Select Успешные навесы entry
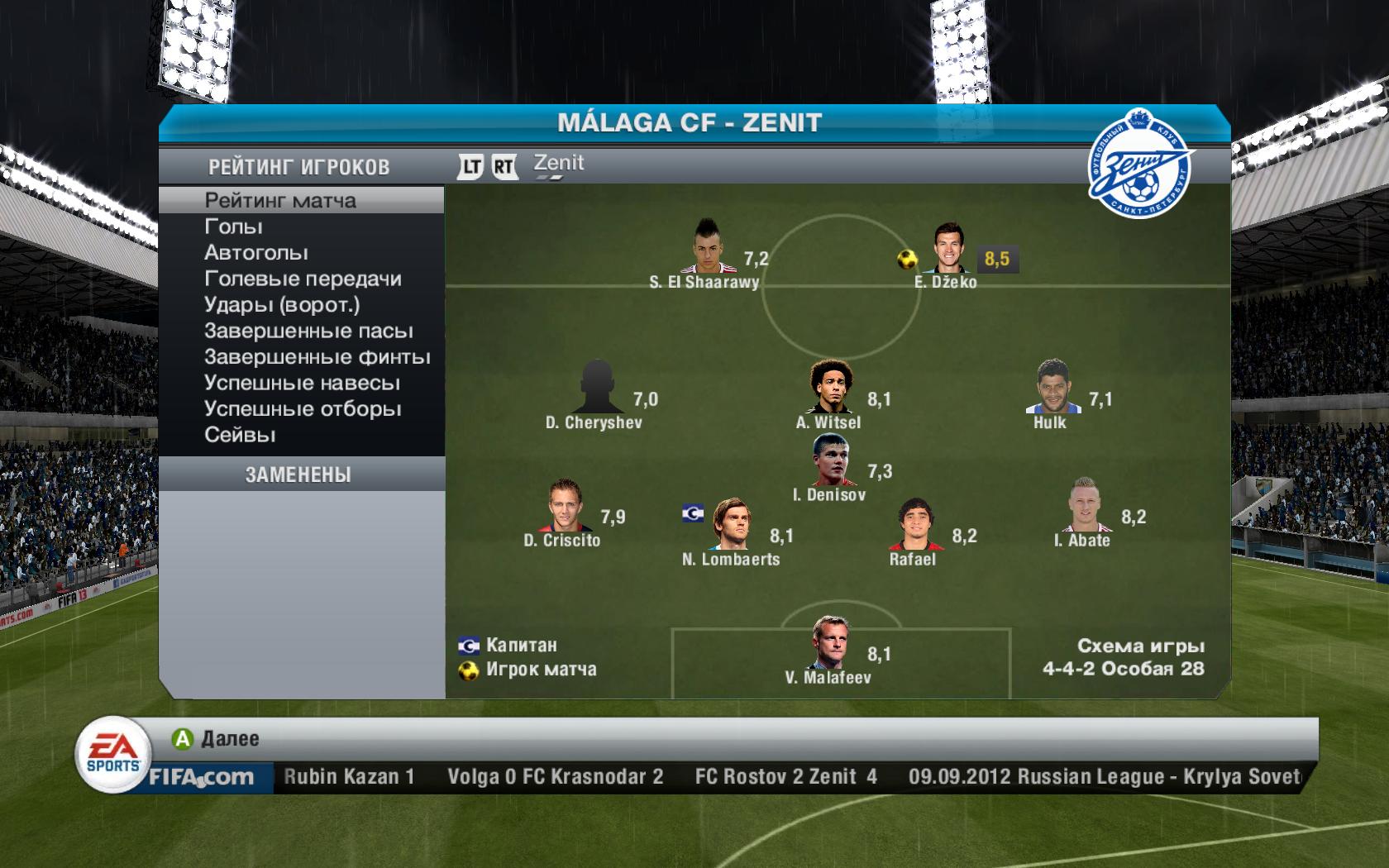 (302, 383)
